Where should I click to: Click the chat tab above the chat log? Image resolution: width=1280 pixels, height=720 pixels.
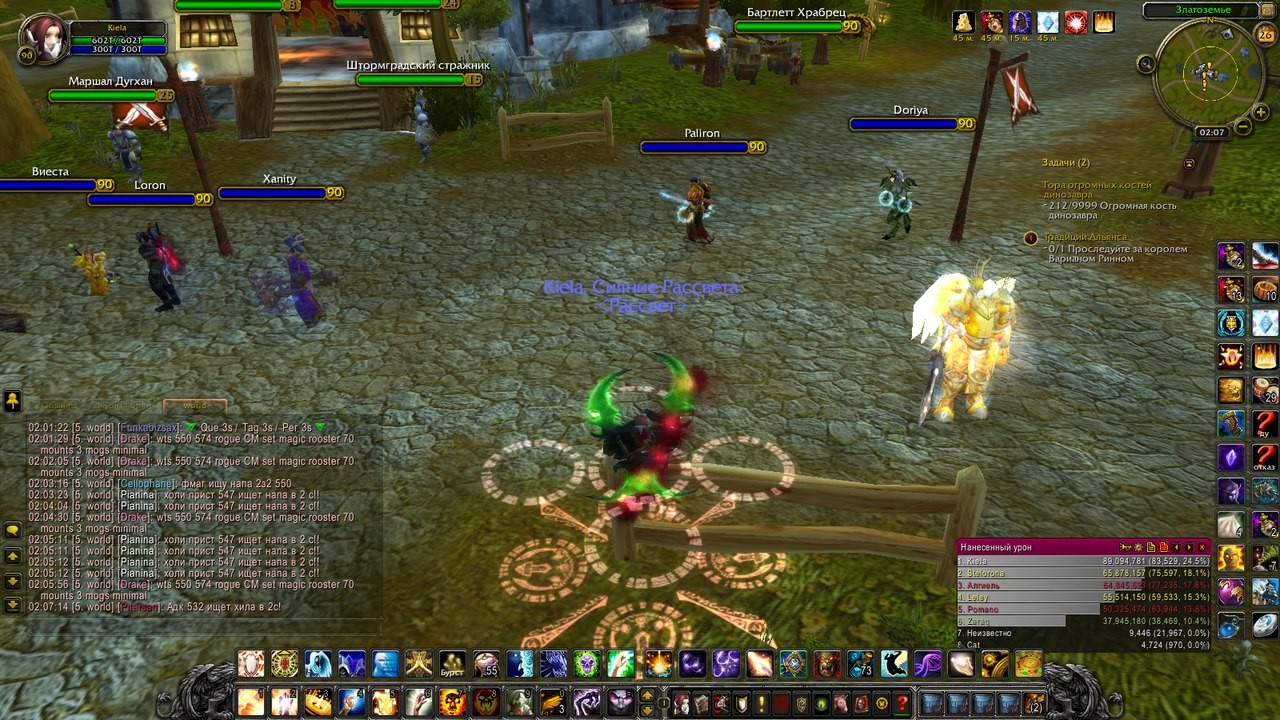(x=195, y=405)
